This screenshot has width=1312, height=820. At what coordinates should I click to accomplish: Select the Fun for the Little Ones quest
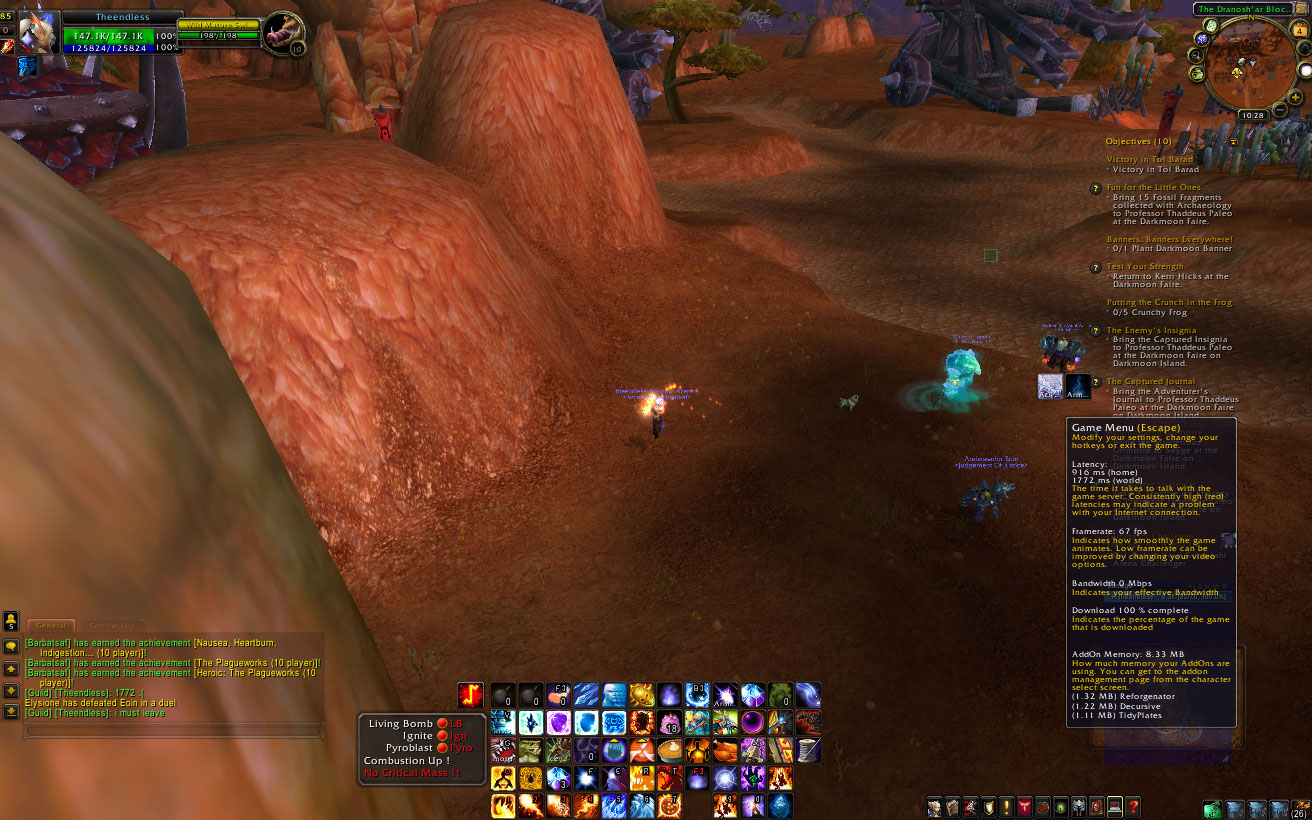pyautogui.click(x=1153, y=187)
